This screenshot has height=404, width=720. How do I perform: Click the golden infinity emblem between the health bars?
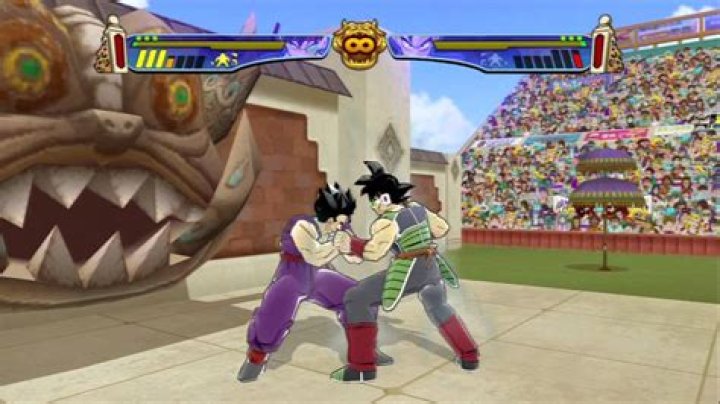click(360, 43)
